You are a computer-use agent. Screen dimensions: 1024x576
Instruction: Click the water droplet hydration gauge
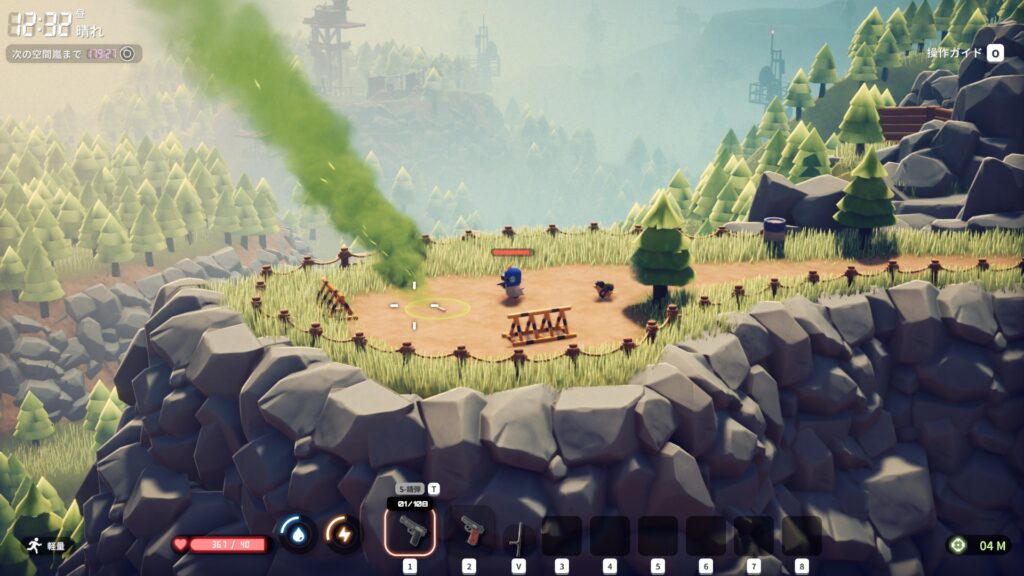point(297,533)
